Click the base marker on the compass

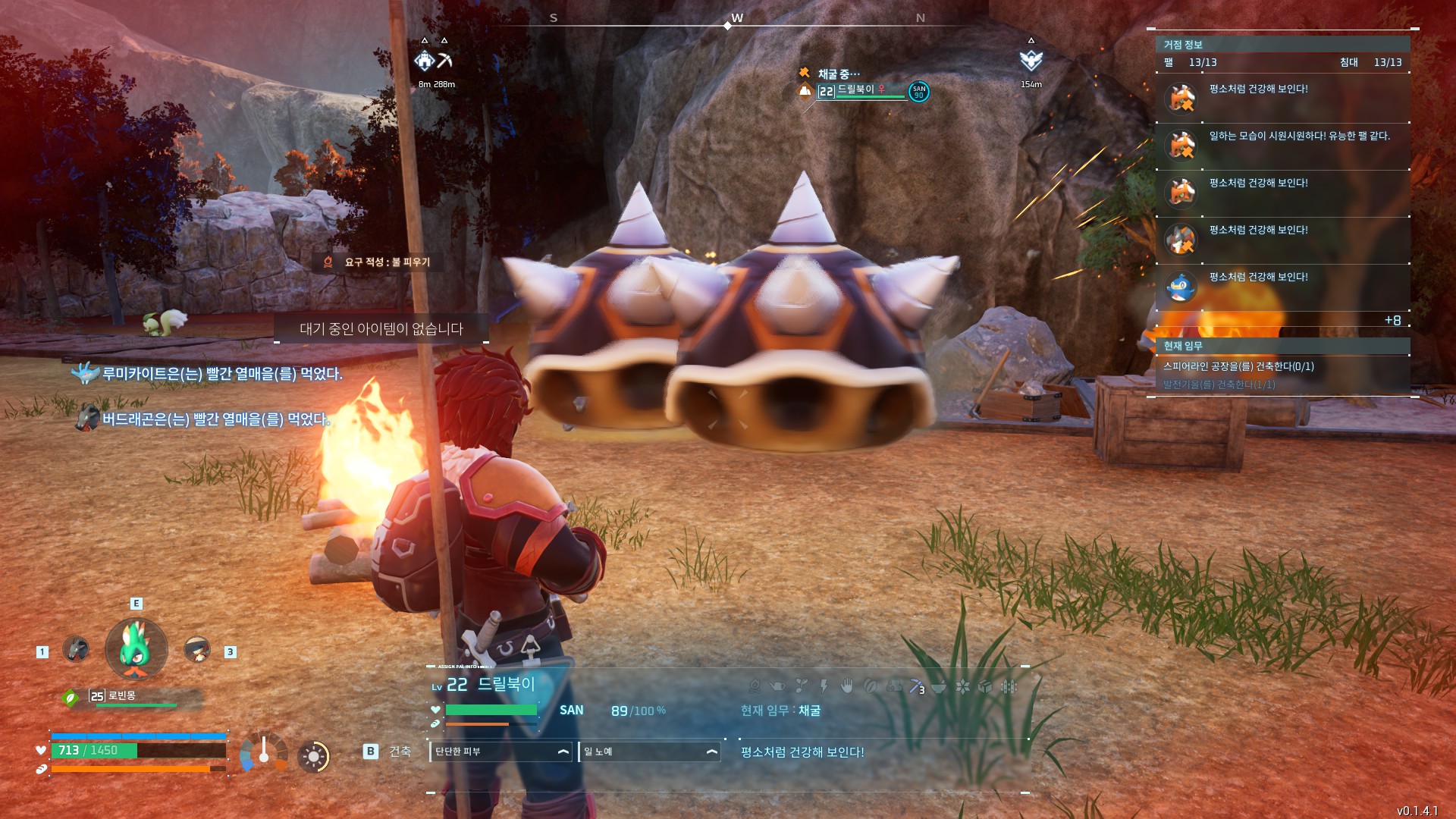(x=424, y=61)
